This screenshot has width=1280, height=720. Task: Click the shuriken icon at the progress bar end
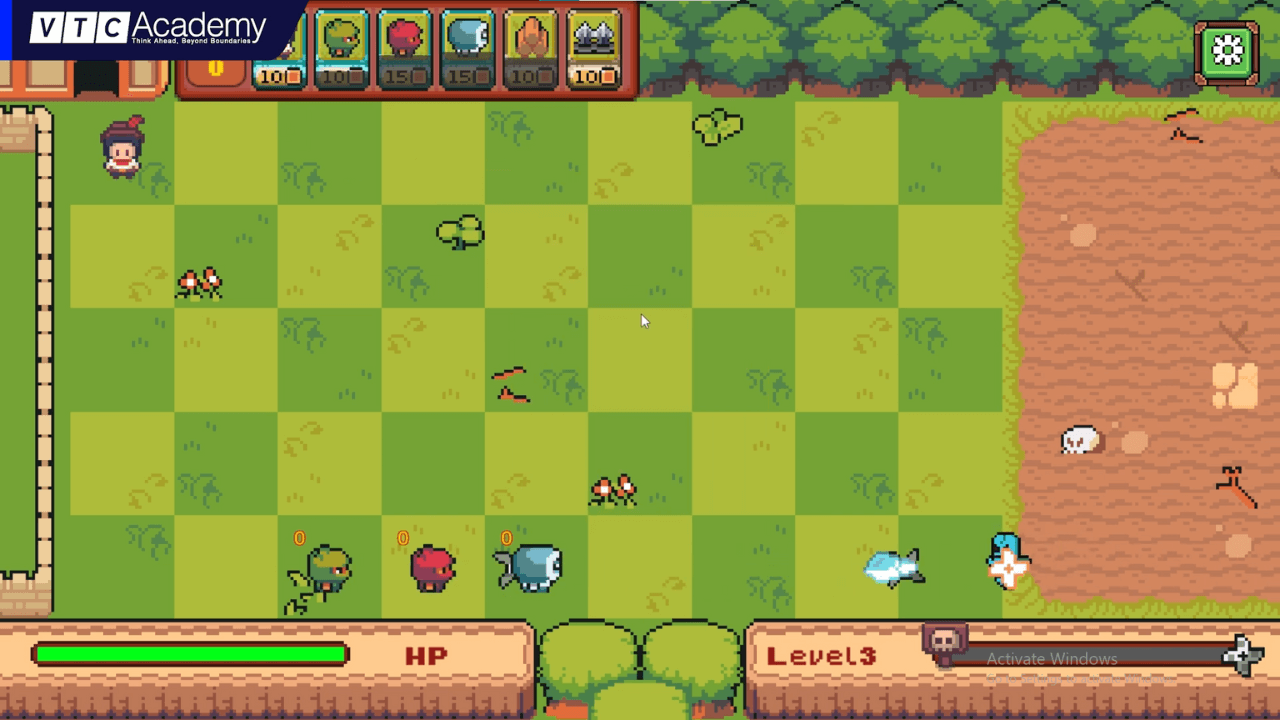[1245, 657]
